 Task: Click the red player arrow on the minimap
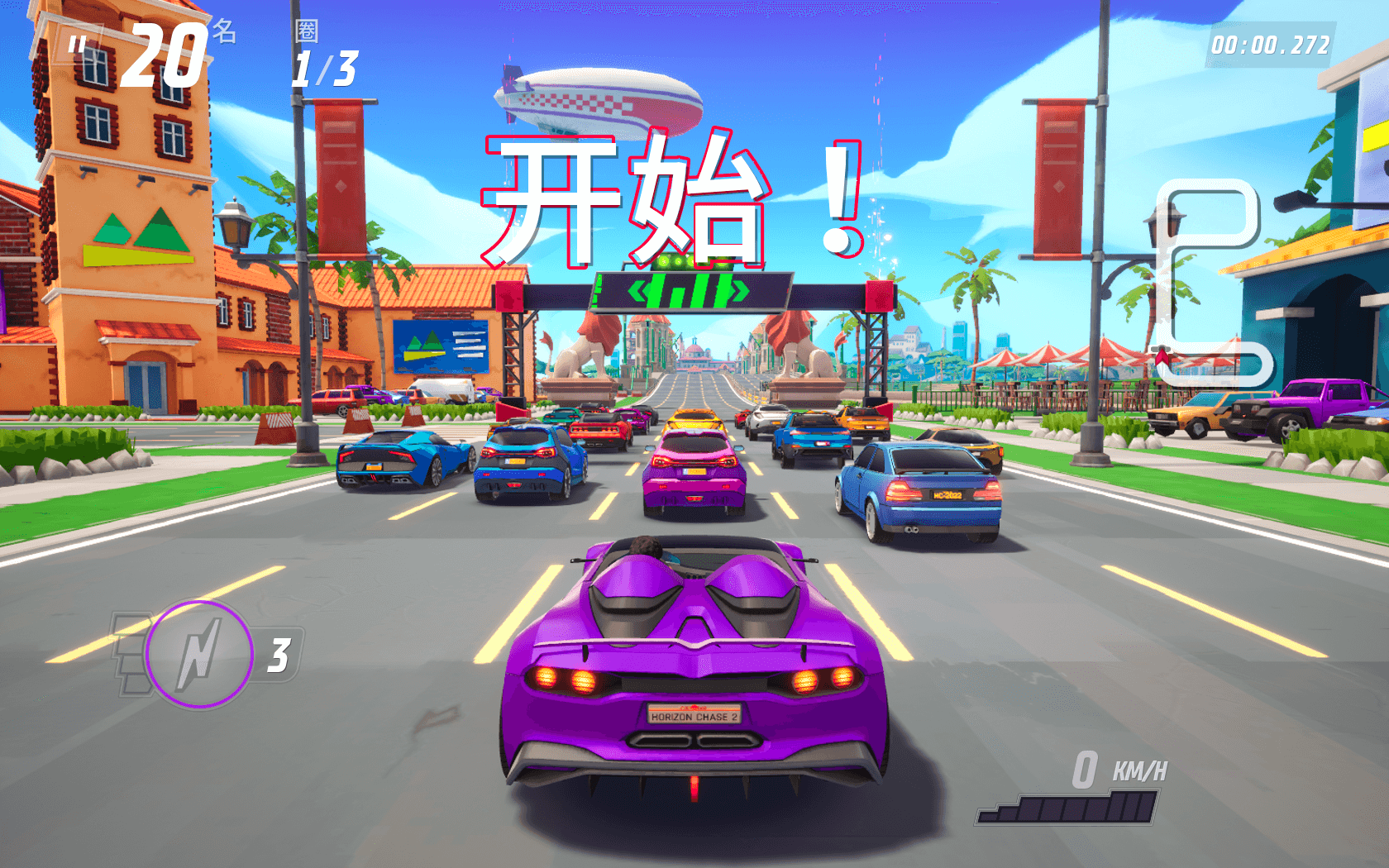[x=1161, y=355]
